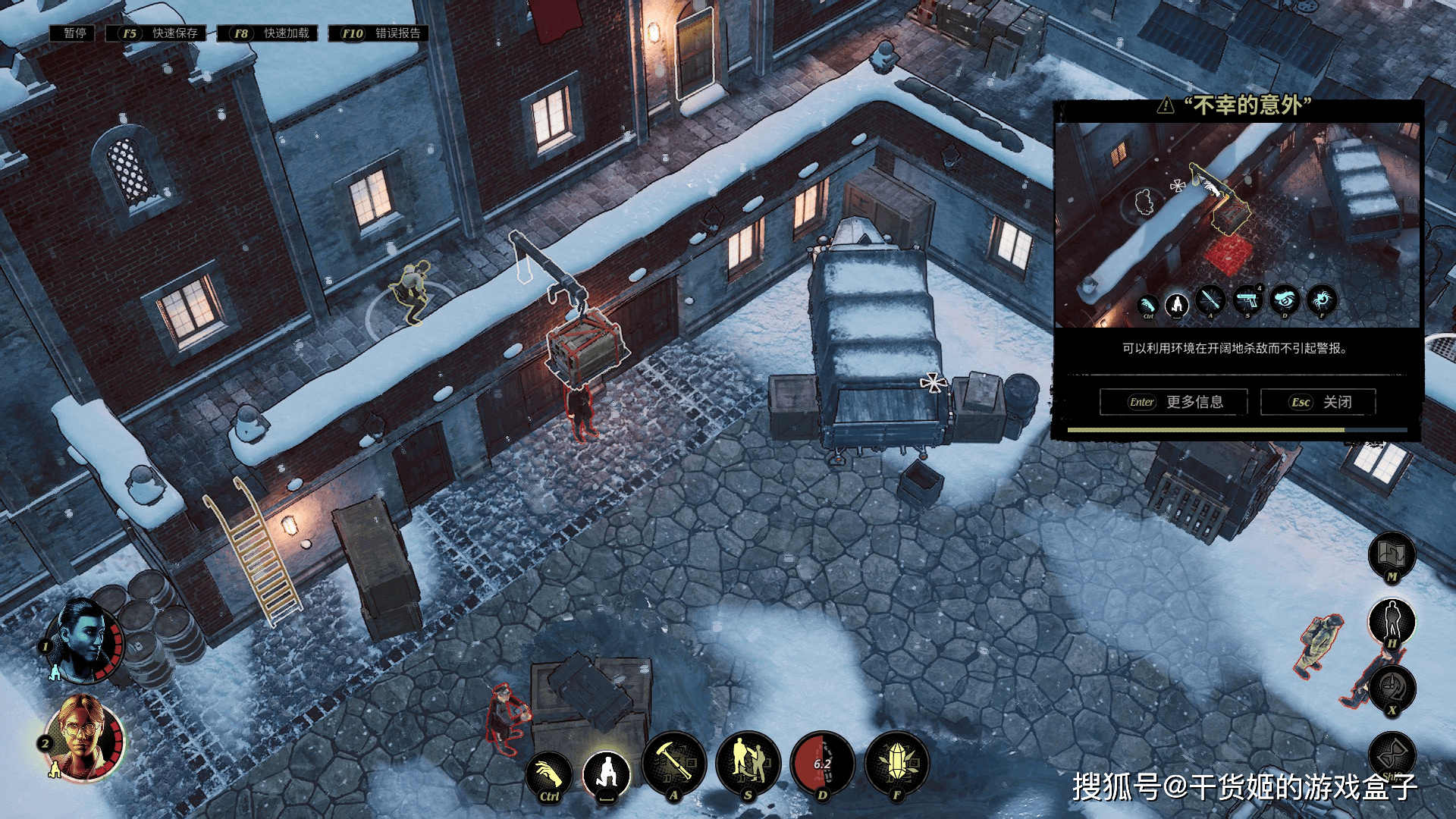Select the blonde glasses character portrait numbered 2
The image size is (1456, 819).
83,739
